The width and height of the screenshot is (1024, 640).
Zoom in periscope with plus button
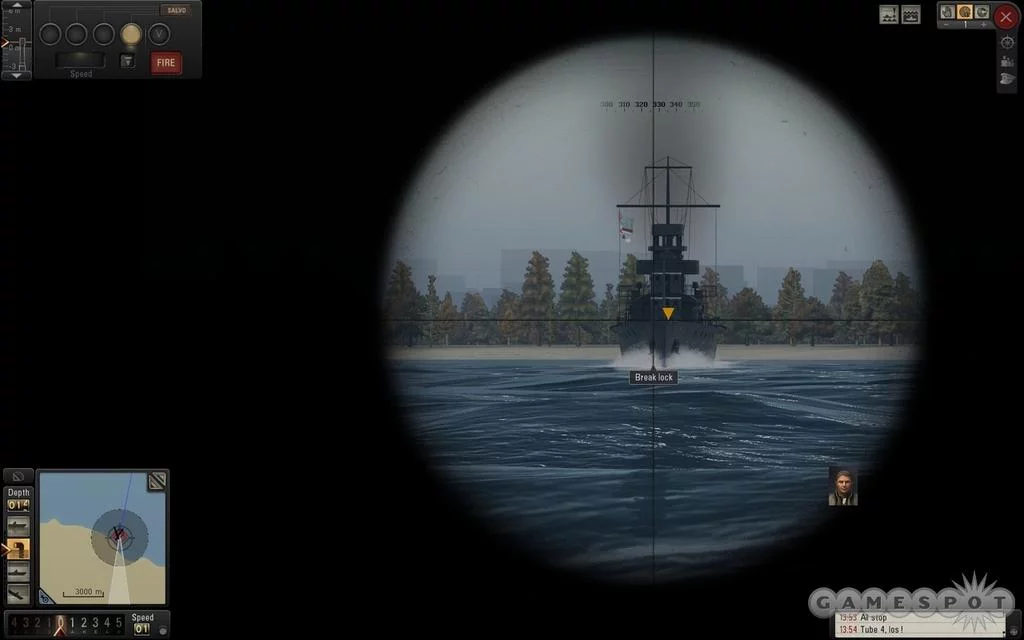click(x=983, y=24)
